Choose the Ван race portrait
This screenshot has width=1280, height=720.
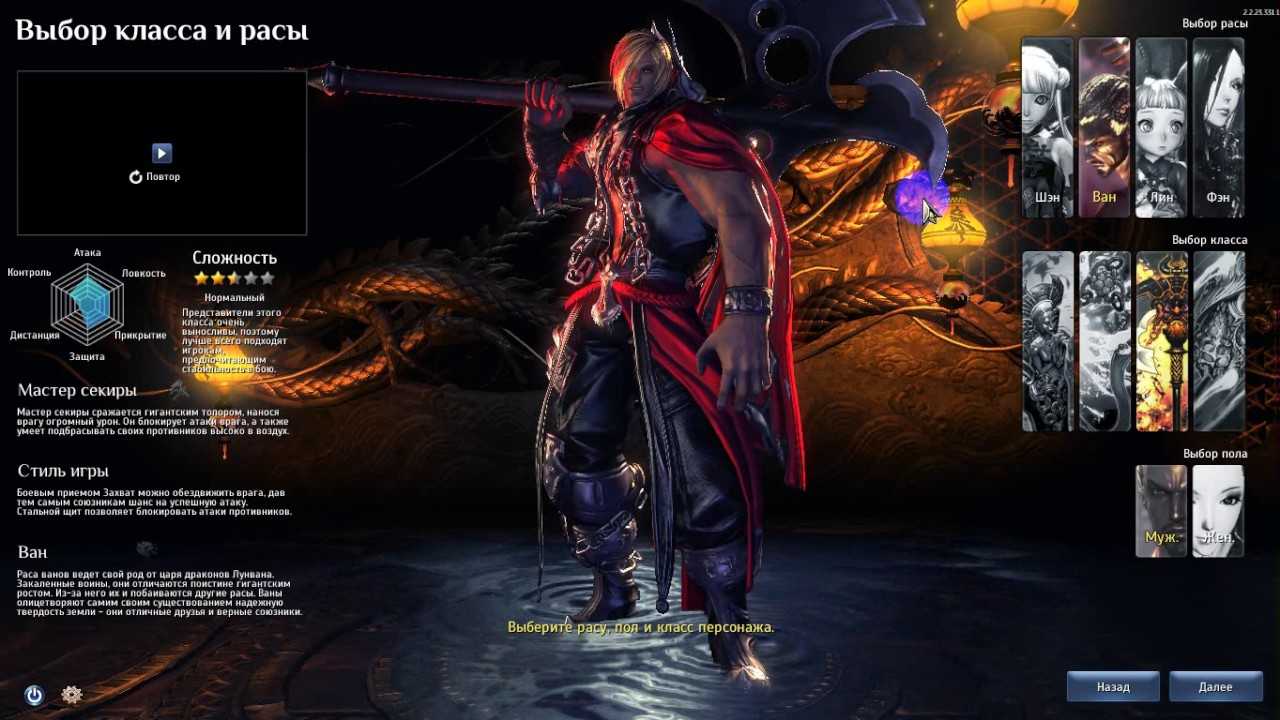click(1104, 127)
